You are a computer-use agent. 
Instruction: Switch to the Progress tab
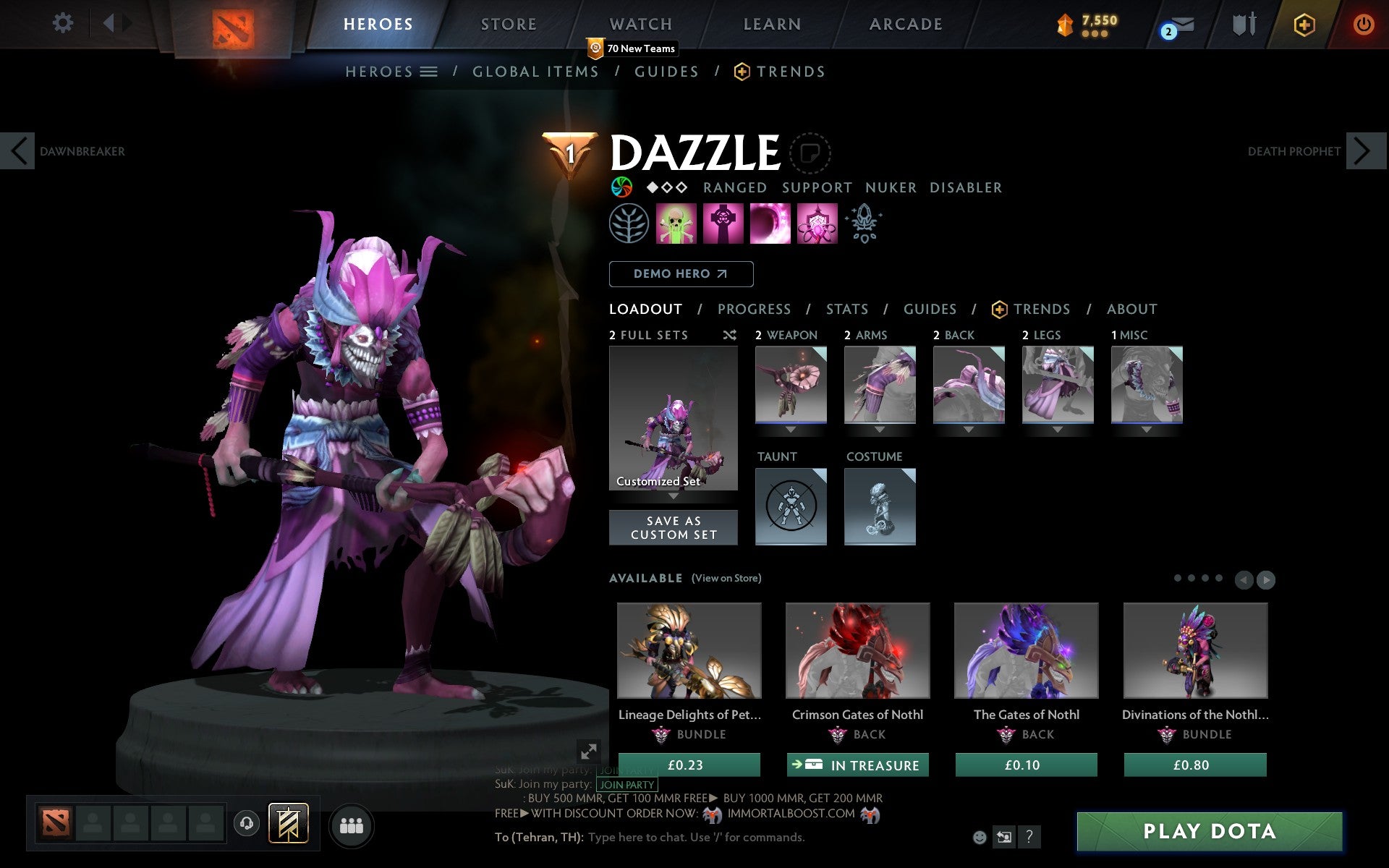click(x=754, y=309)
